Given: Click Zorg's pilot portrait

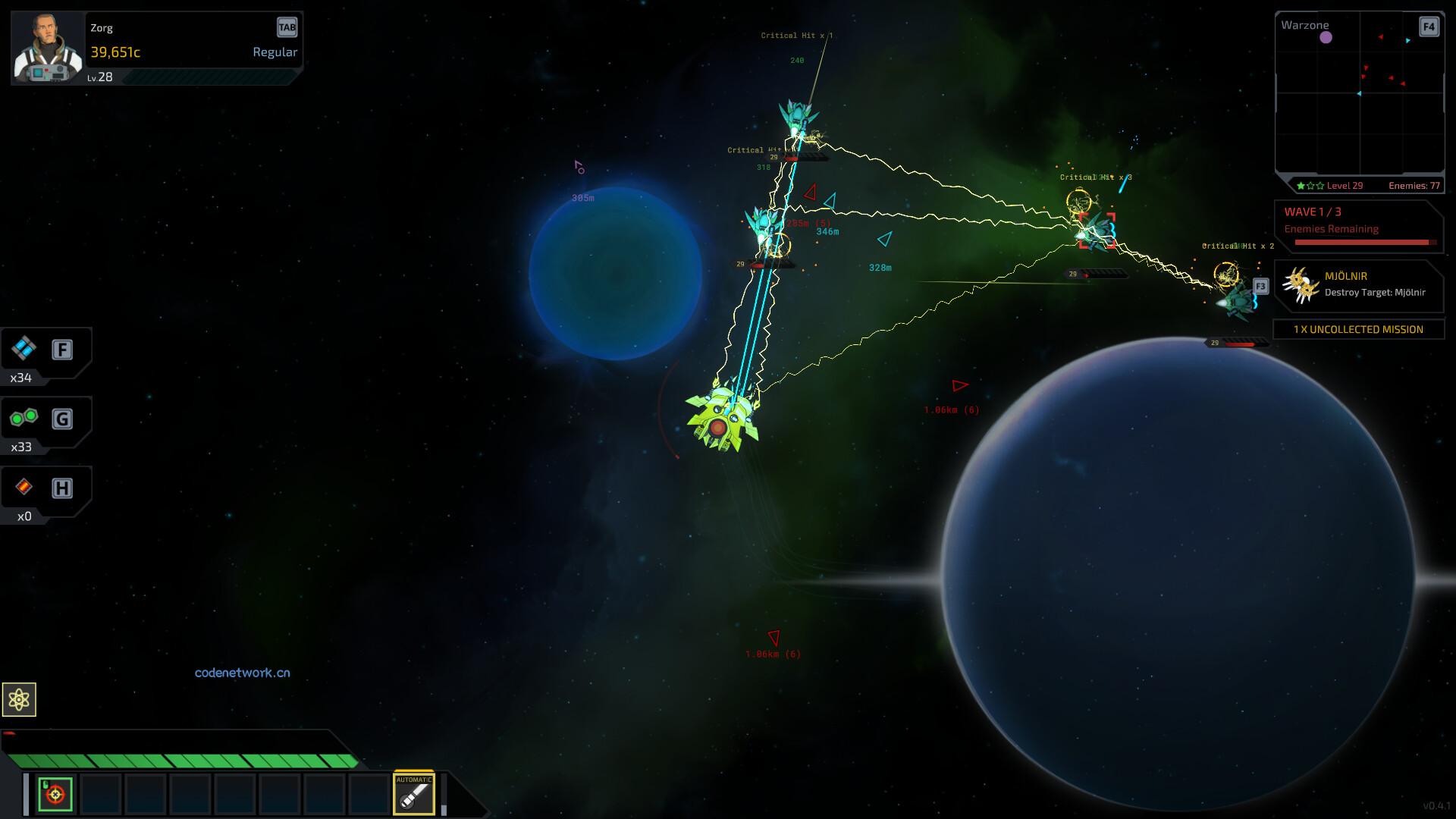Looking at the screenshot, I should 48,47.
